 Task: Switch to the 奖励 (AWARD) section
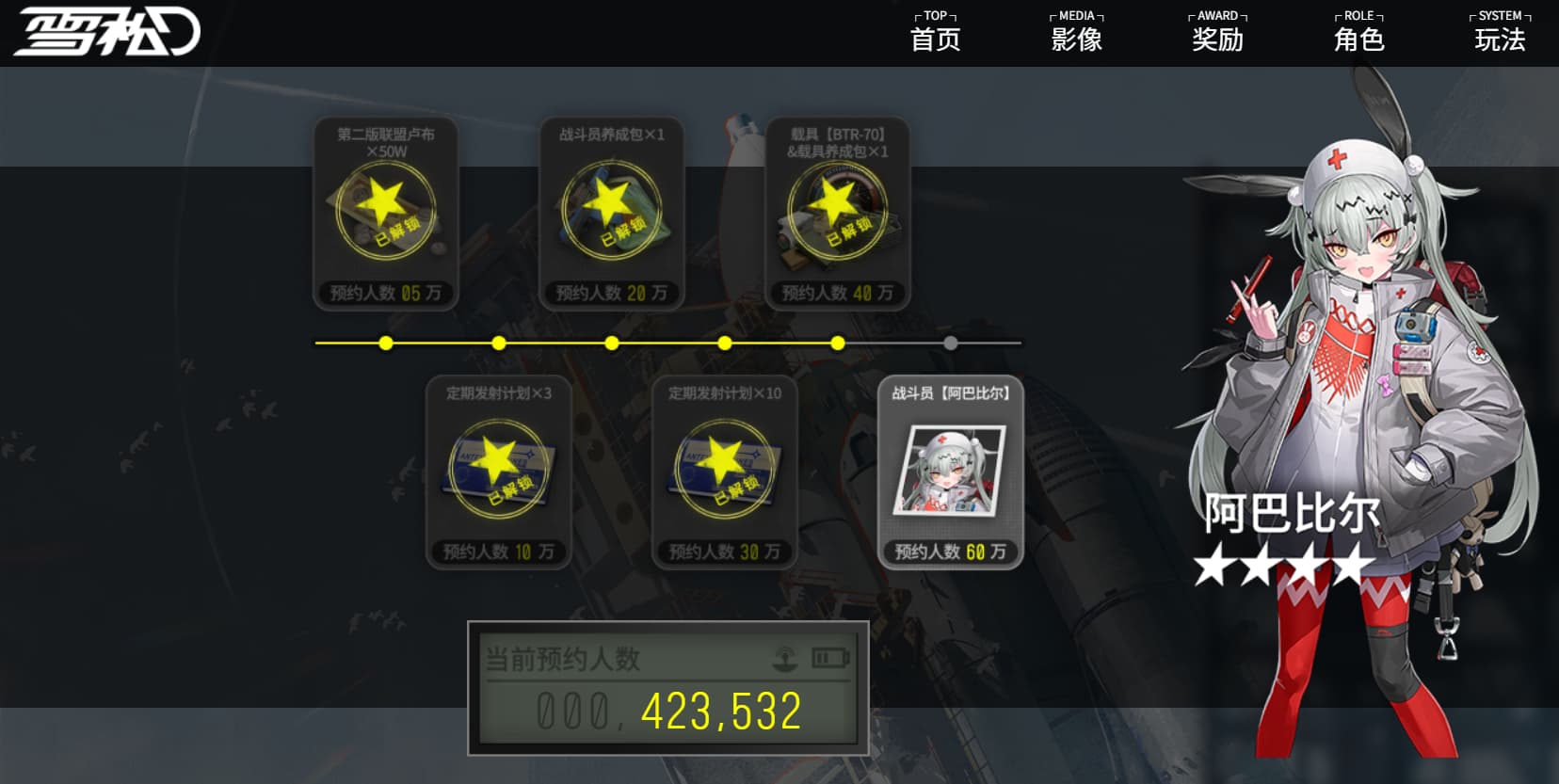(1217, 32)
